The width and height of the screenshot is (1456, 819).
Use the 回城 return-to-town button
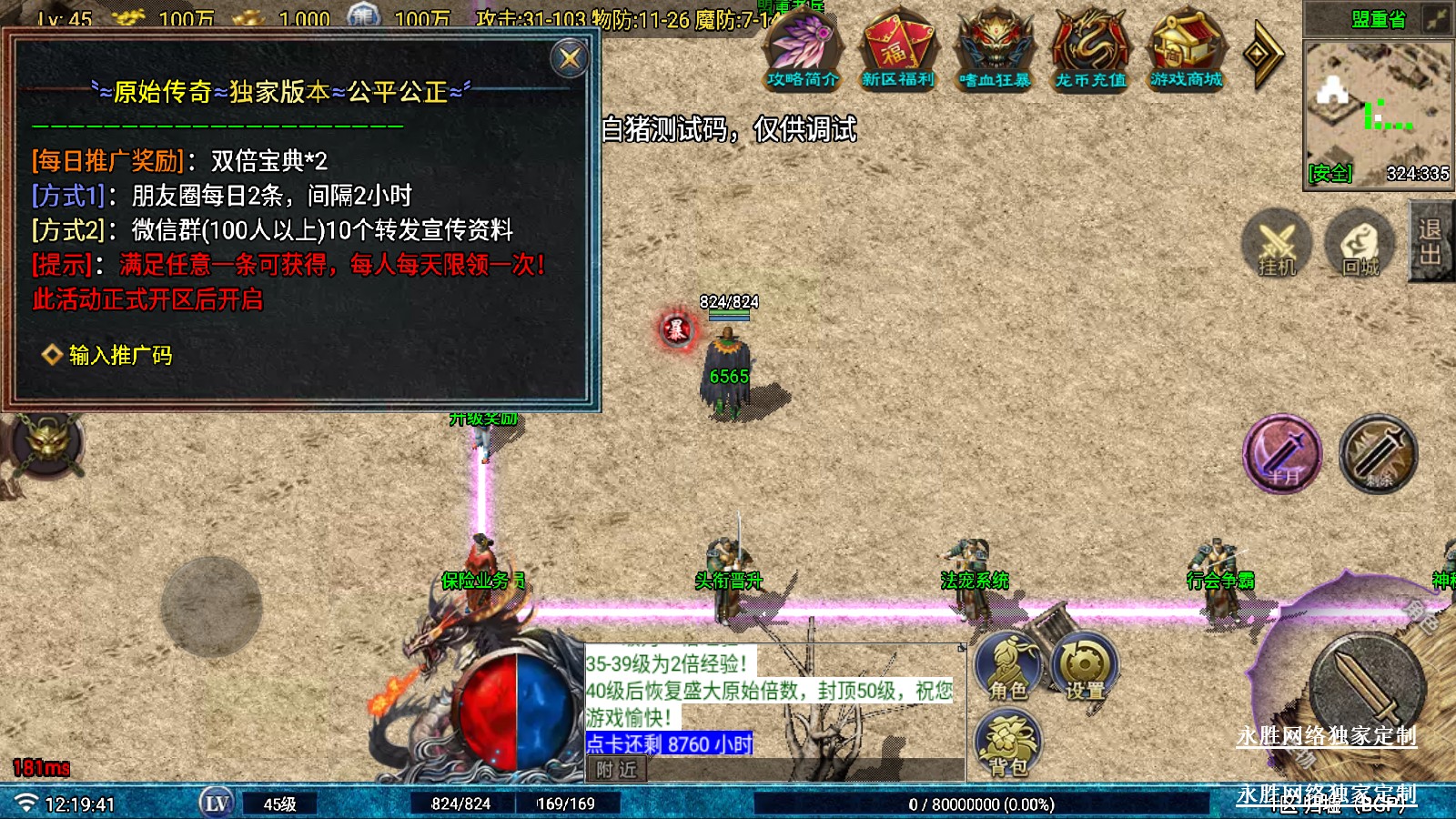click(x=1360, y=244)
